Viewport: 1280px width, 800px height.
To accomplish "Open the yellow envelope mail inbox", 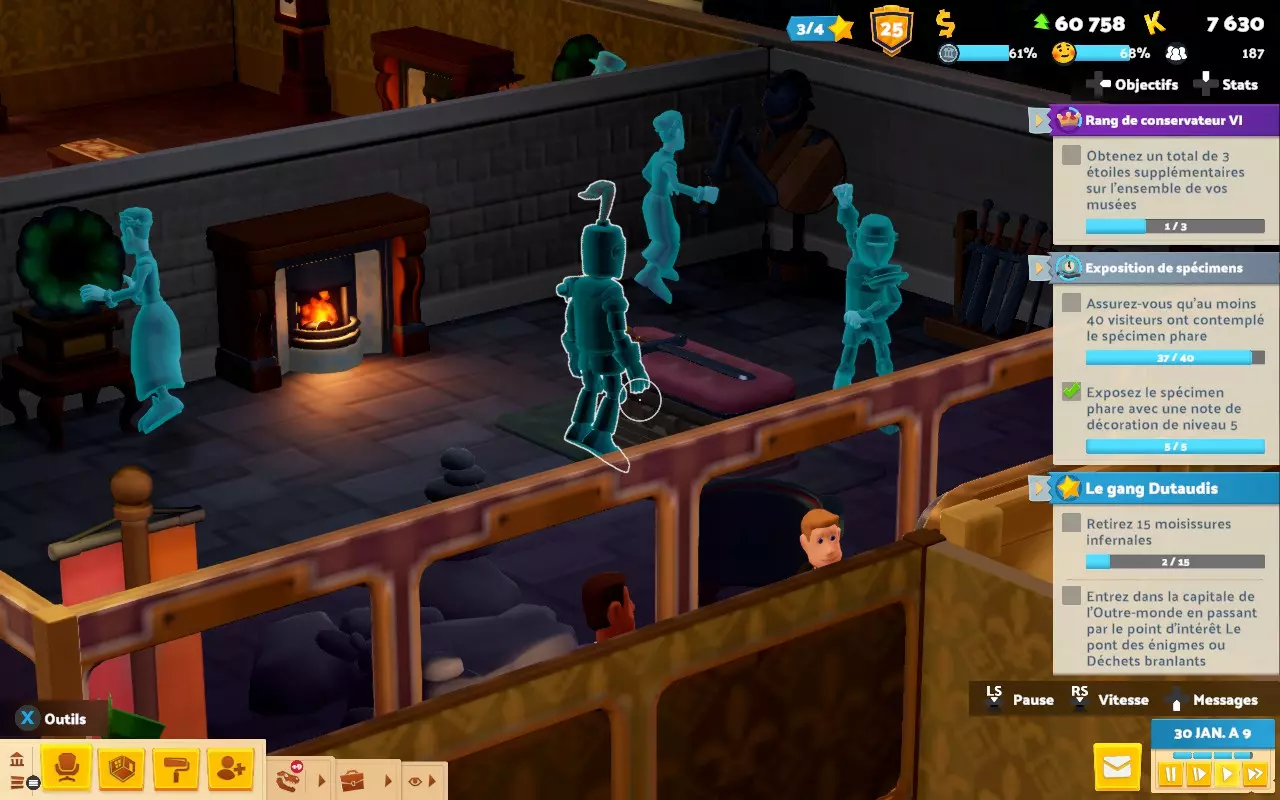I will coord(1117,766).
